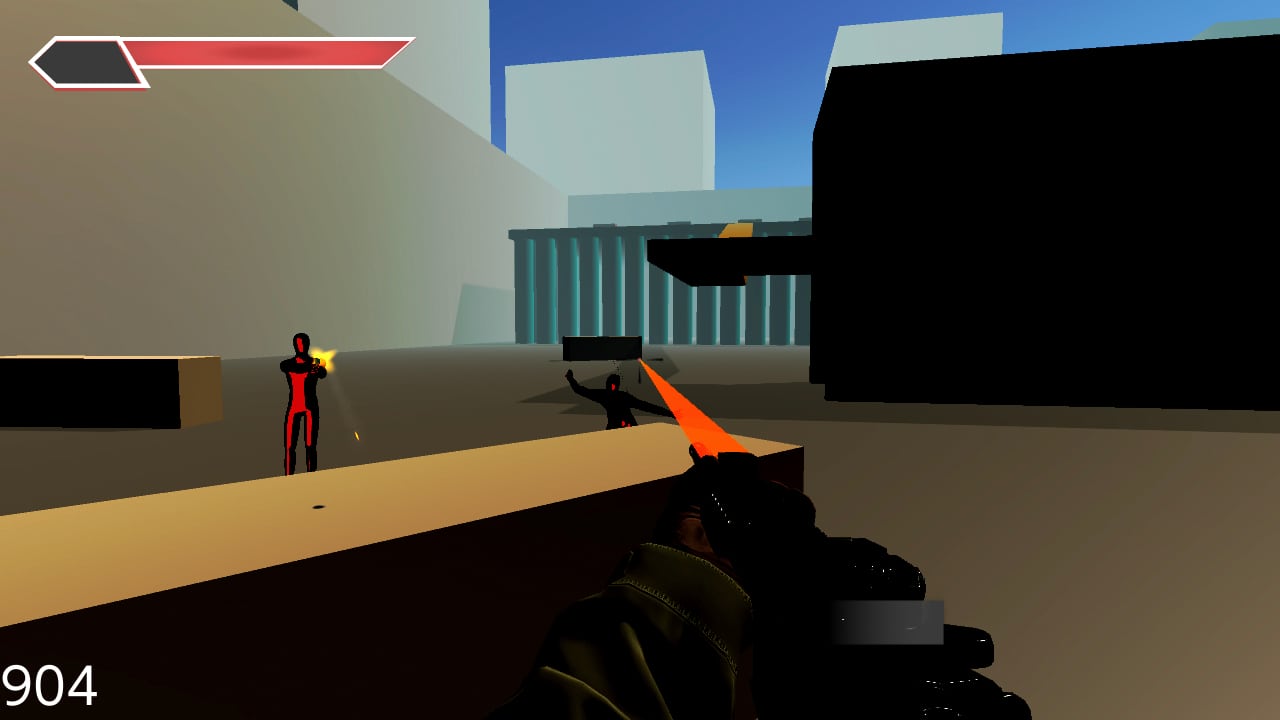Click the black sign above the distant enemy
Screen dimensions: 1280x720
[600, 347]
